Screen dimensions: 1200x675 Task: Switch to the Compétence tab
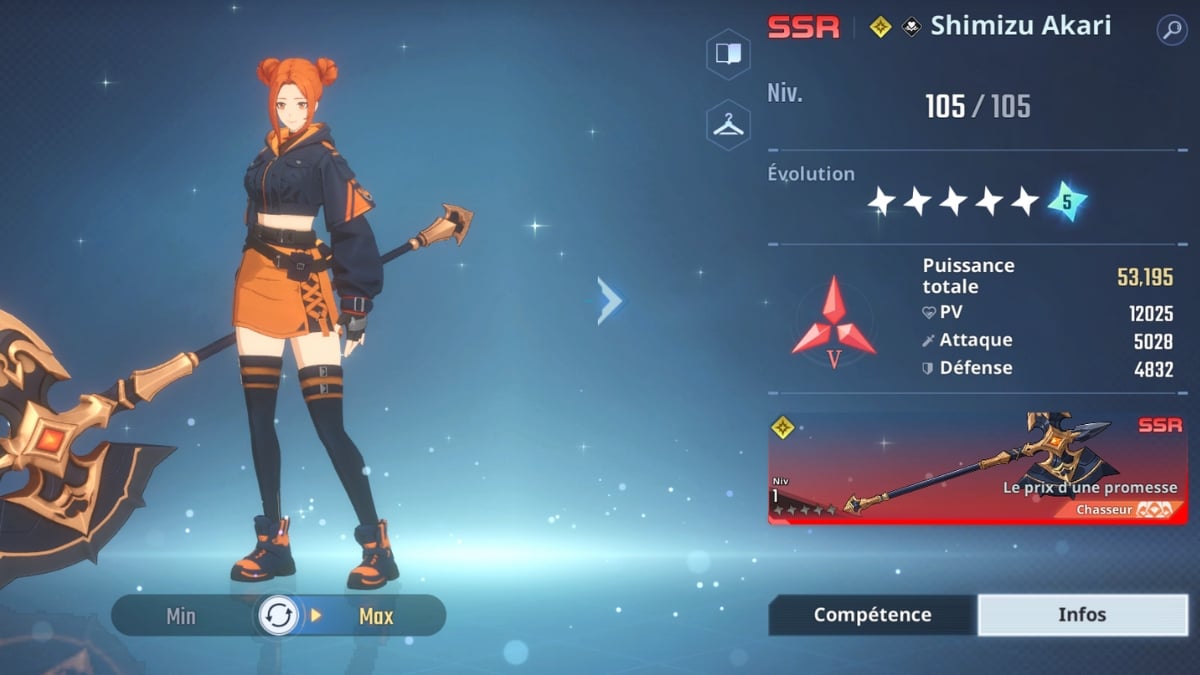(872, 615)
